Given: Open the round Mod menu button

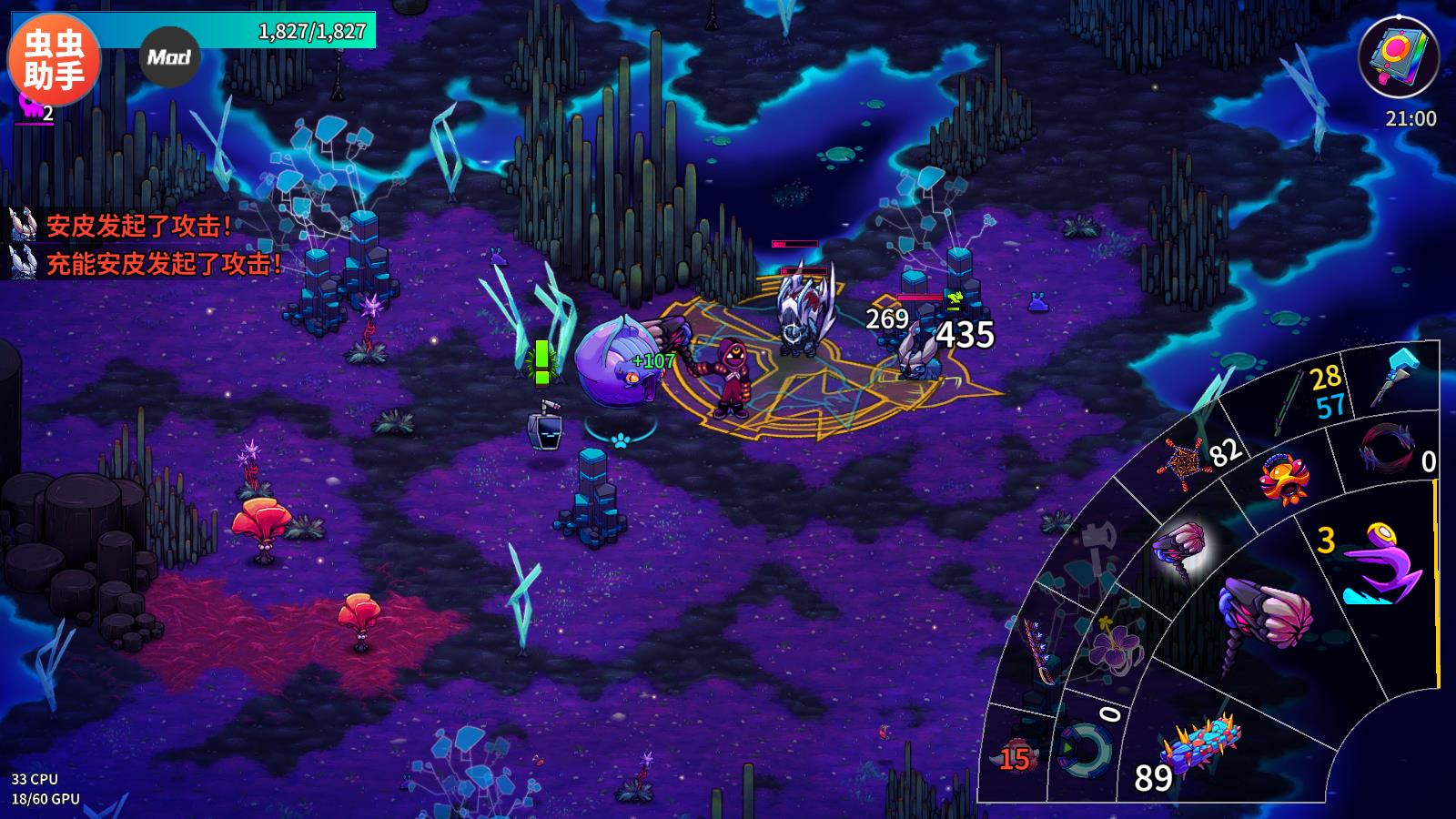Looking at the screenshot, I should point(169,57).
